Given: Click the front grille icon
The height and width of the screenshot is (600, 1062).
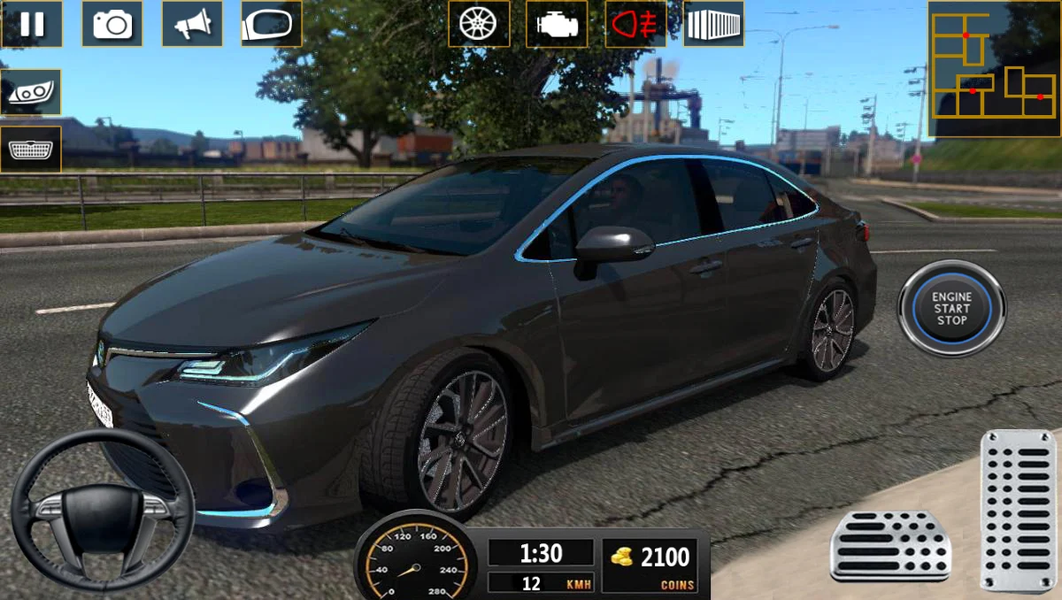Looking at the screenshot, I should coord(31,149).
